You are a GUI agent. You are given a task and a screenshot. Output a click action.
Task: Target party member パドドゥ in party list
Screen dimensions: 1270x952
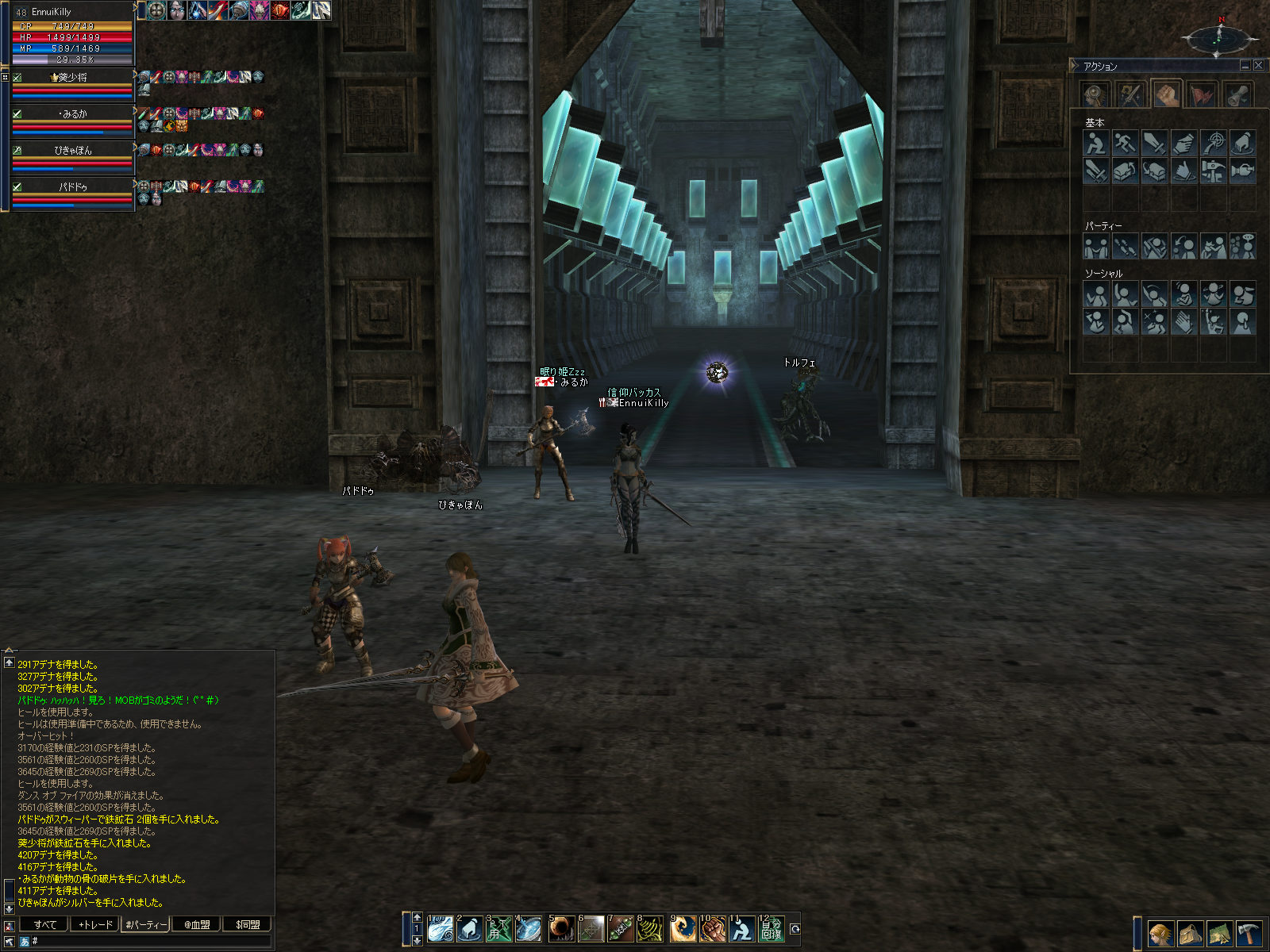[72, 187]
